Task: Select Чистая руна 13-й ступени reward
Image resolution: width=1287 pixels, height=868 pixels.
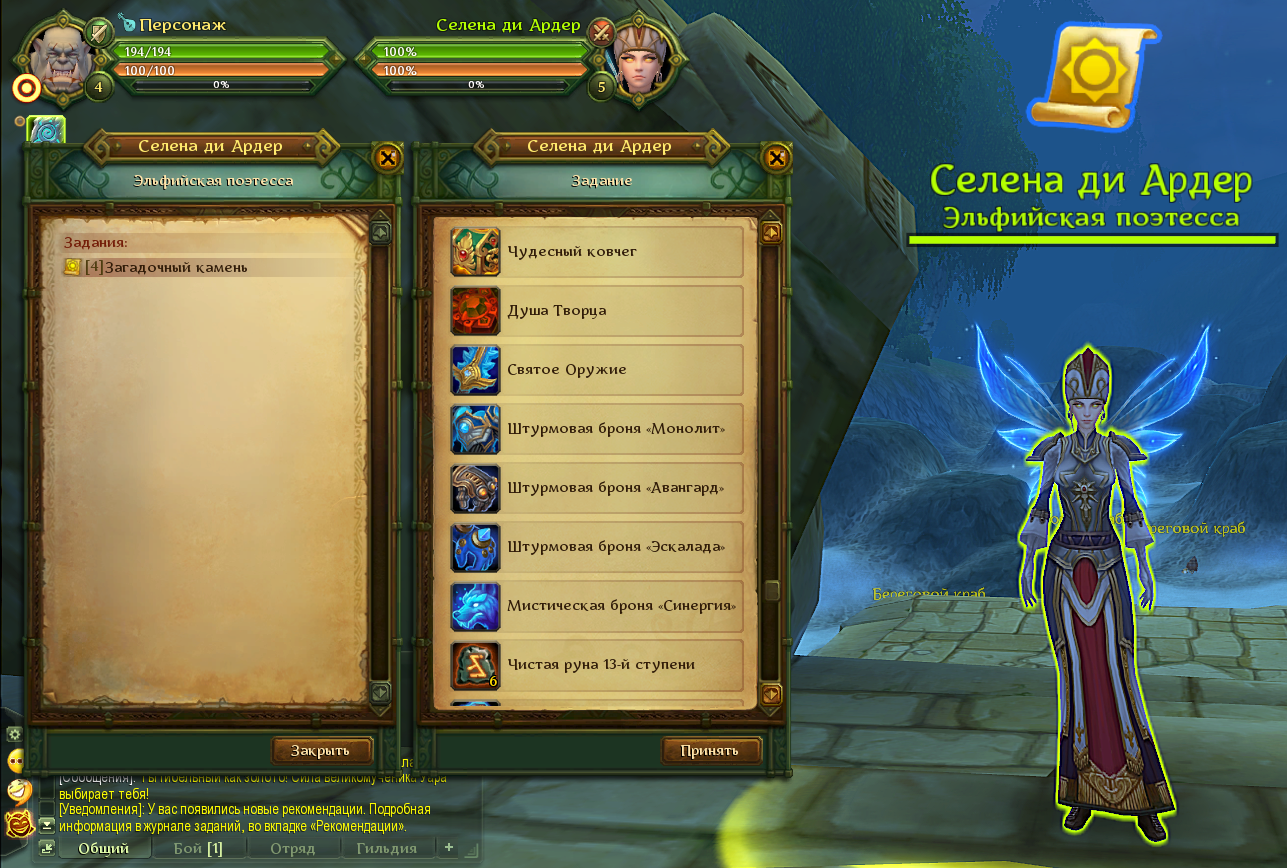Action: (x=597, y=664)
